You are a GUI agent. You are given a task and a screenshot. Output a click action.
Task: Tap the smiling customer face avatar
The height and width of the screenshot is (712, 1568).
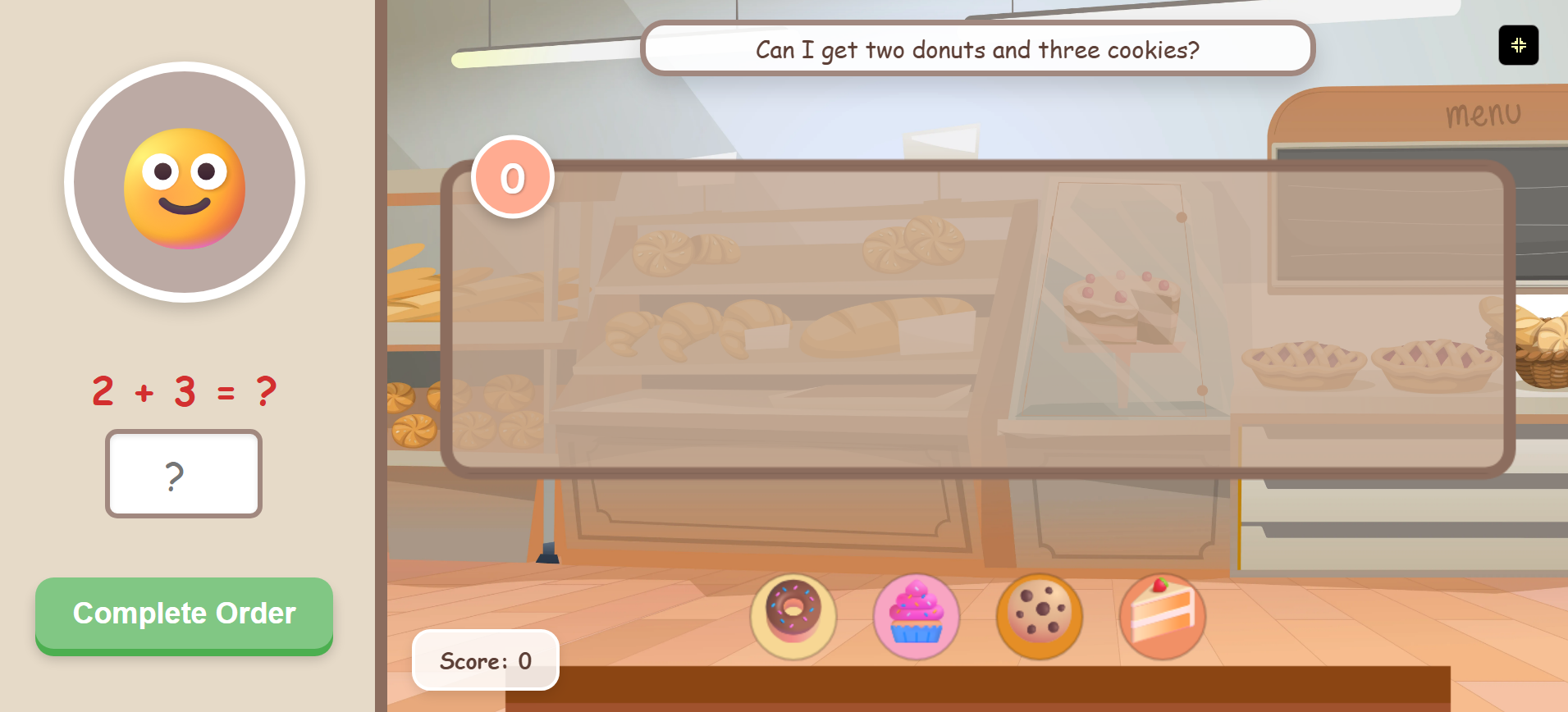(x=184, y=185)
